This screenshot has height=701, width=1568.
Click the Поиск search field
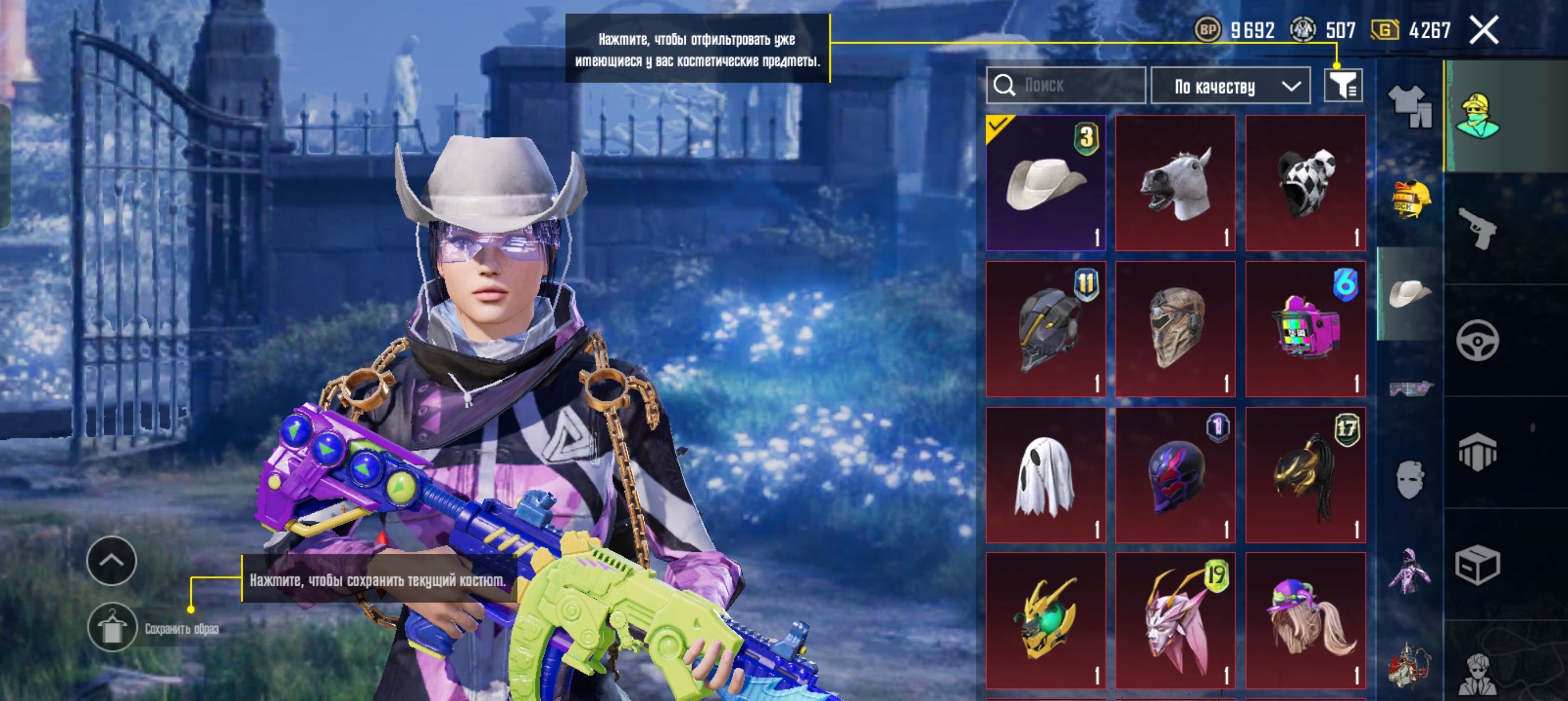[x=1065, y=85]
